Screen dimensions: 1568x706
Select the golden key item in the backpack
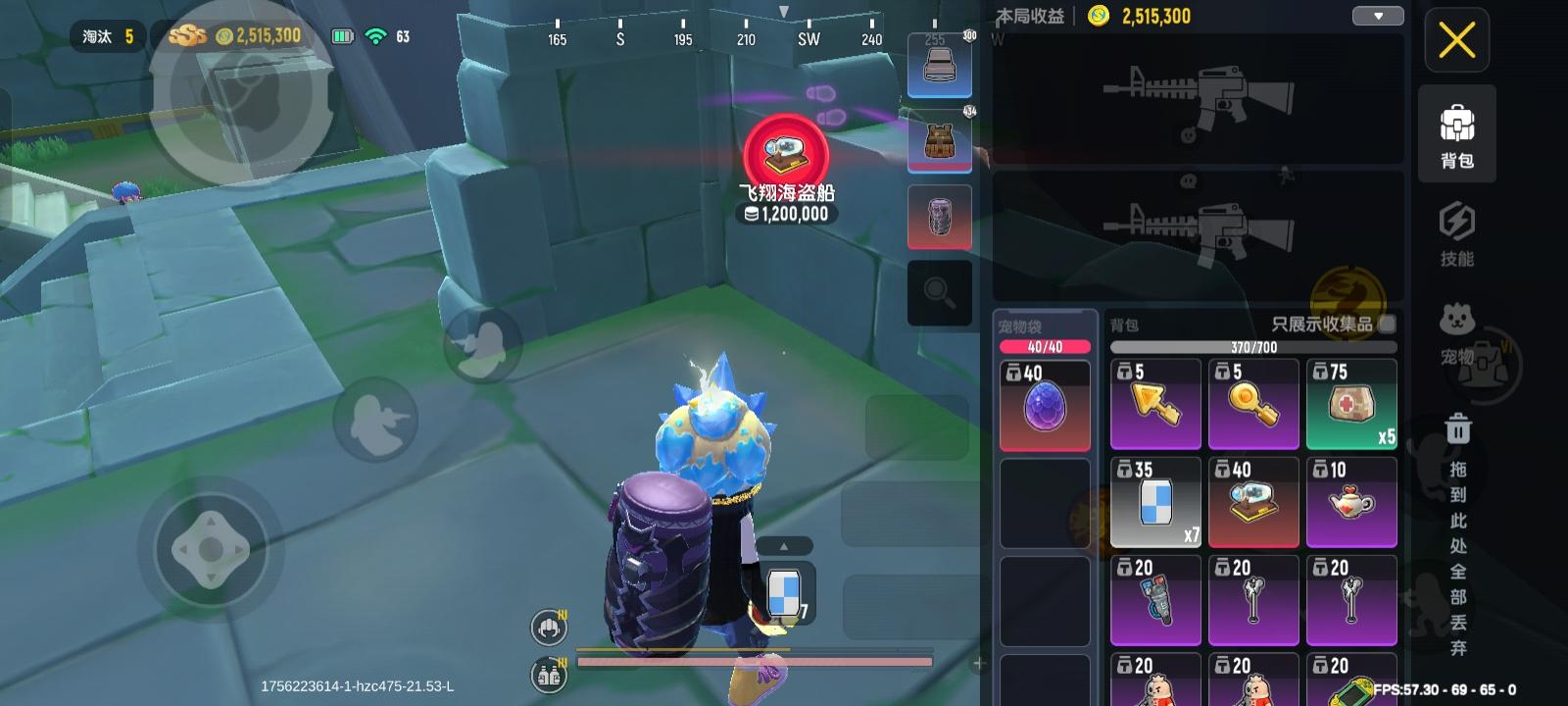pos(1253,404)
